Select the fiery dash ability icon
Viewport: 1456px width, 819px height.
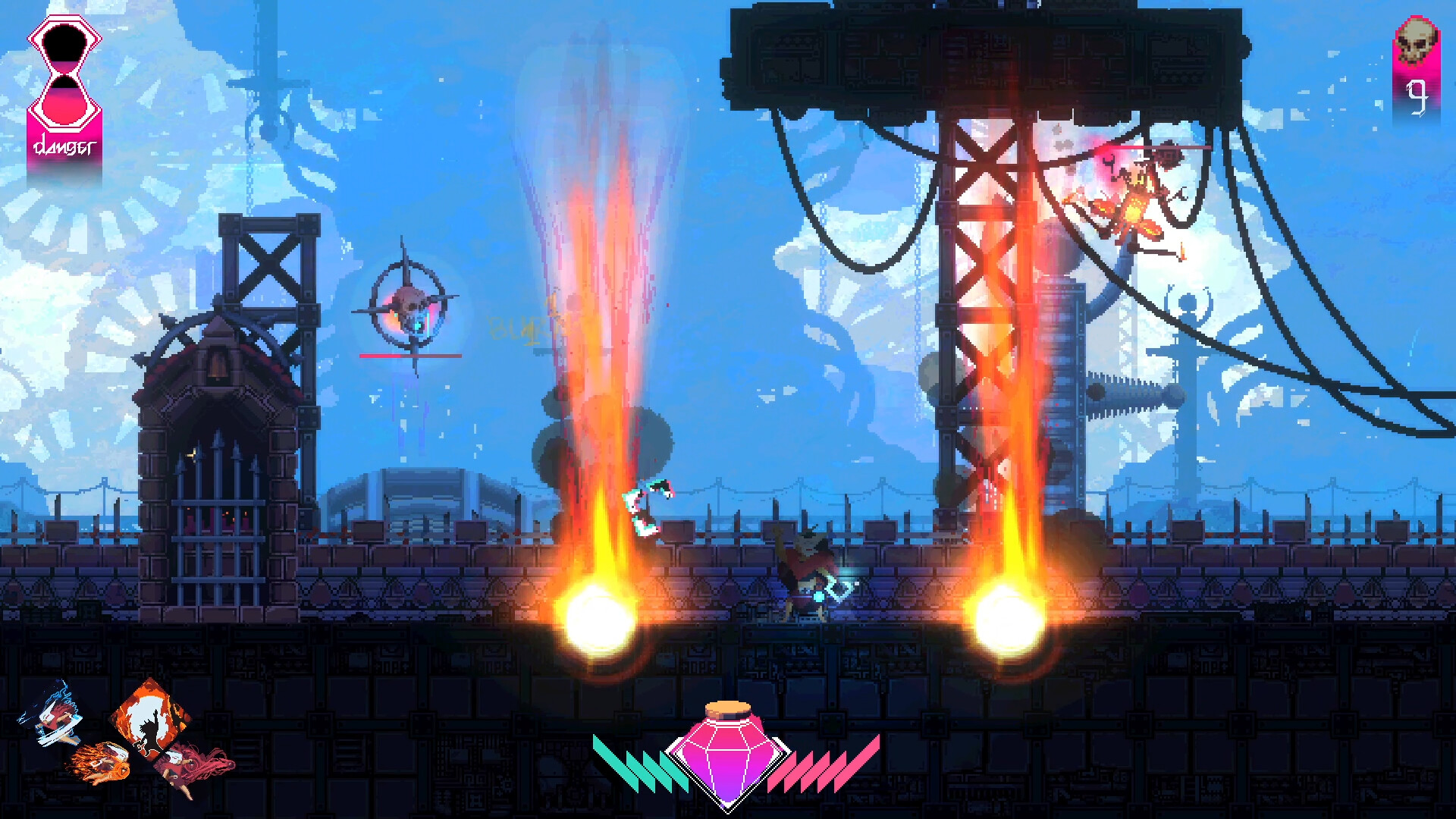(101, 763)
